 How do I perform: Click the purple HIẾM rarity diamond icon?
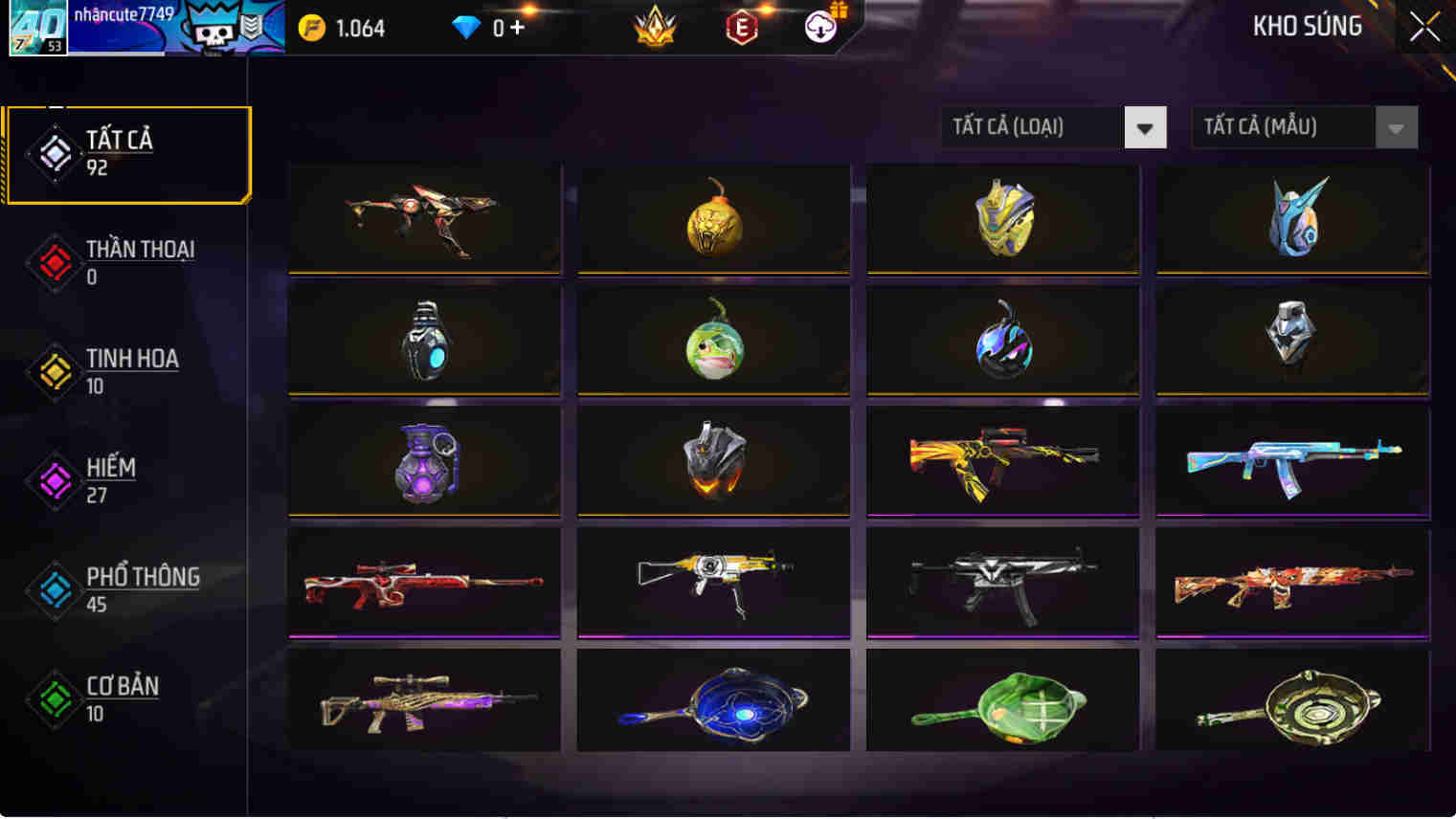(55, 481)
